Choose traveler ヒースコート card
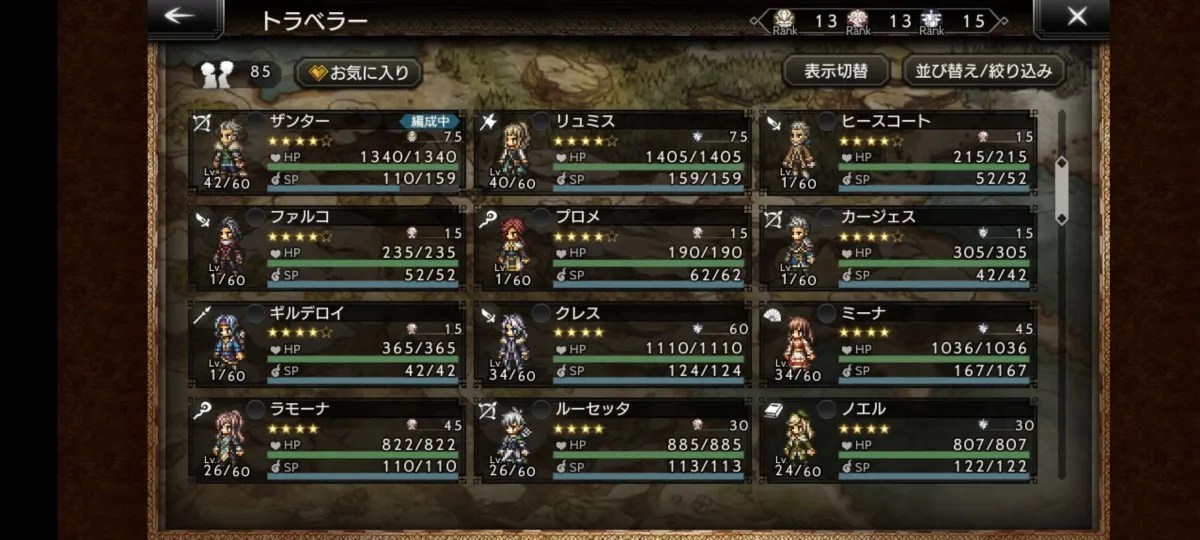Image resolution: width=1200 pixels, height=540 pixels. point(900,152)
